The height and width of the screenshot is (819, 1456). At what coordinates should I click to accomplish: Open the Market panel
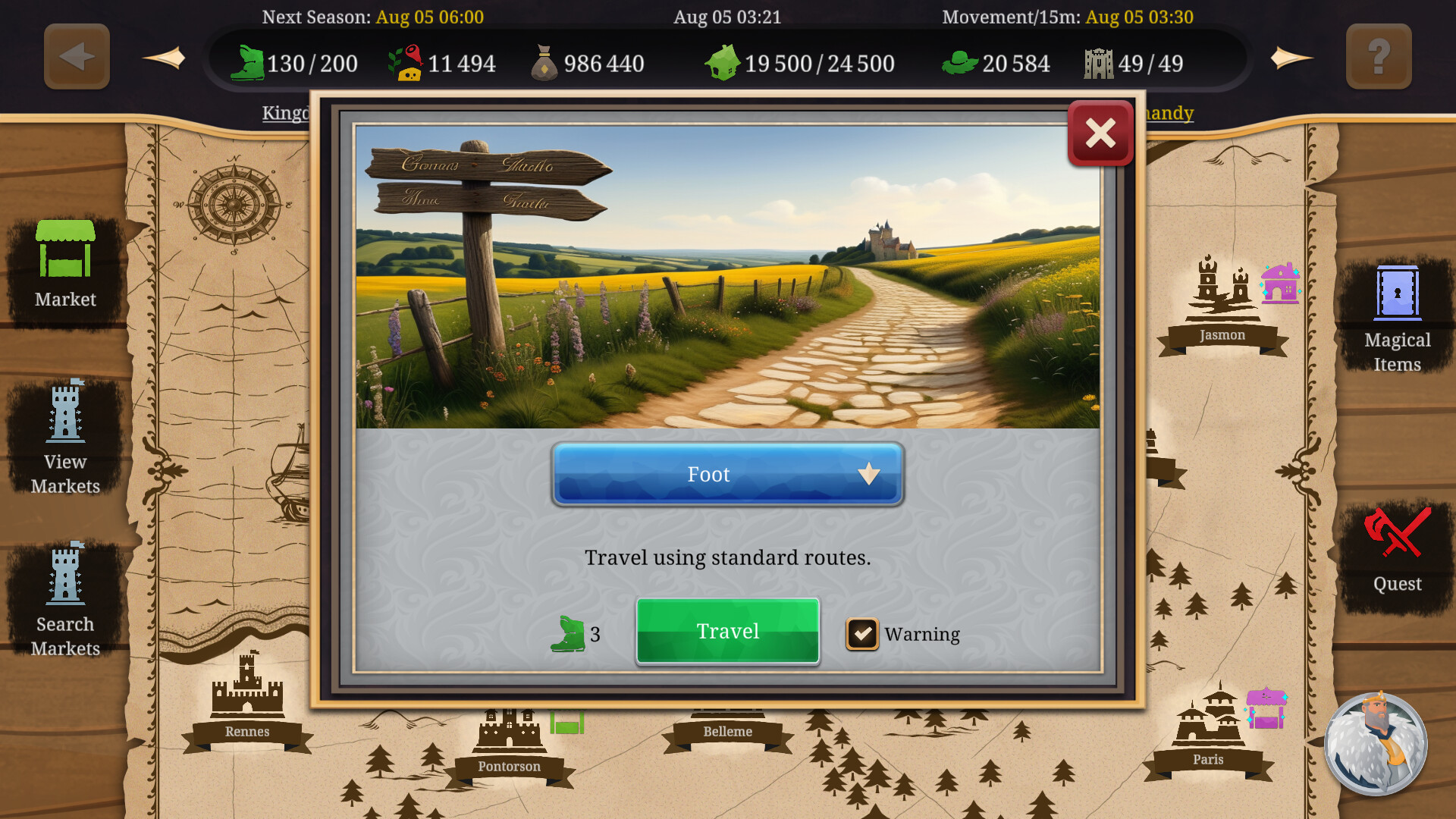point(64,265)
